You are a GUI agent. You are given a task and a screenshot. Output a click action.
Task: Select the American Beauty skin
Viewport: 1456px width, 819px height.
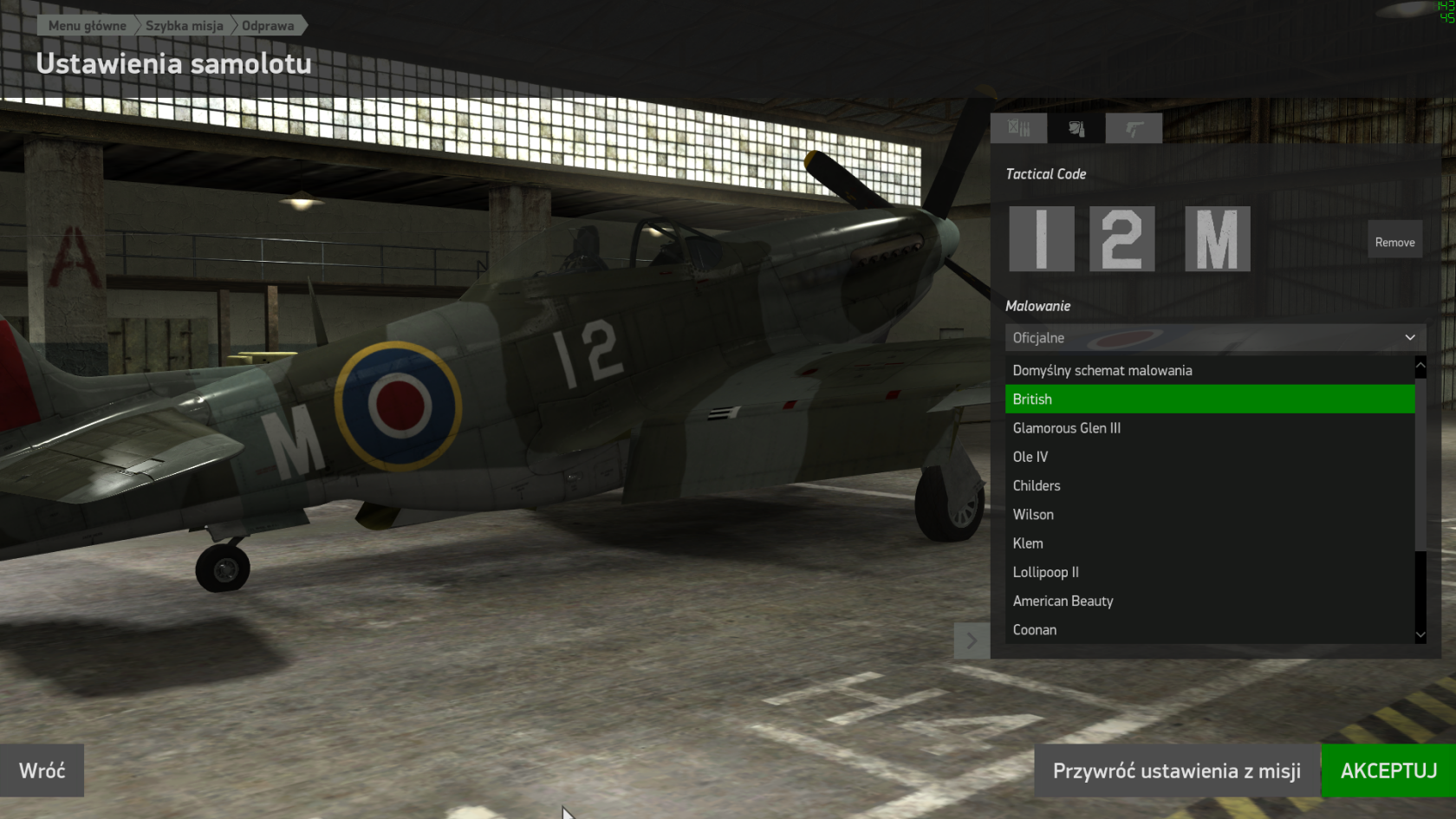1063,601
